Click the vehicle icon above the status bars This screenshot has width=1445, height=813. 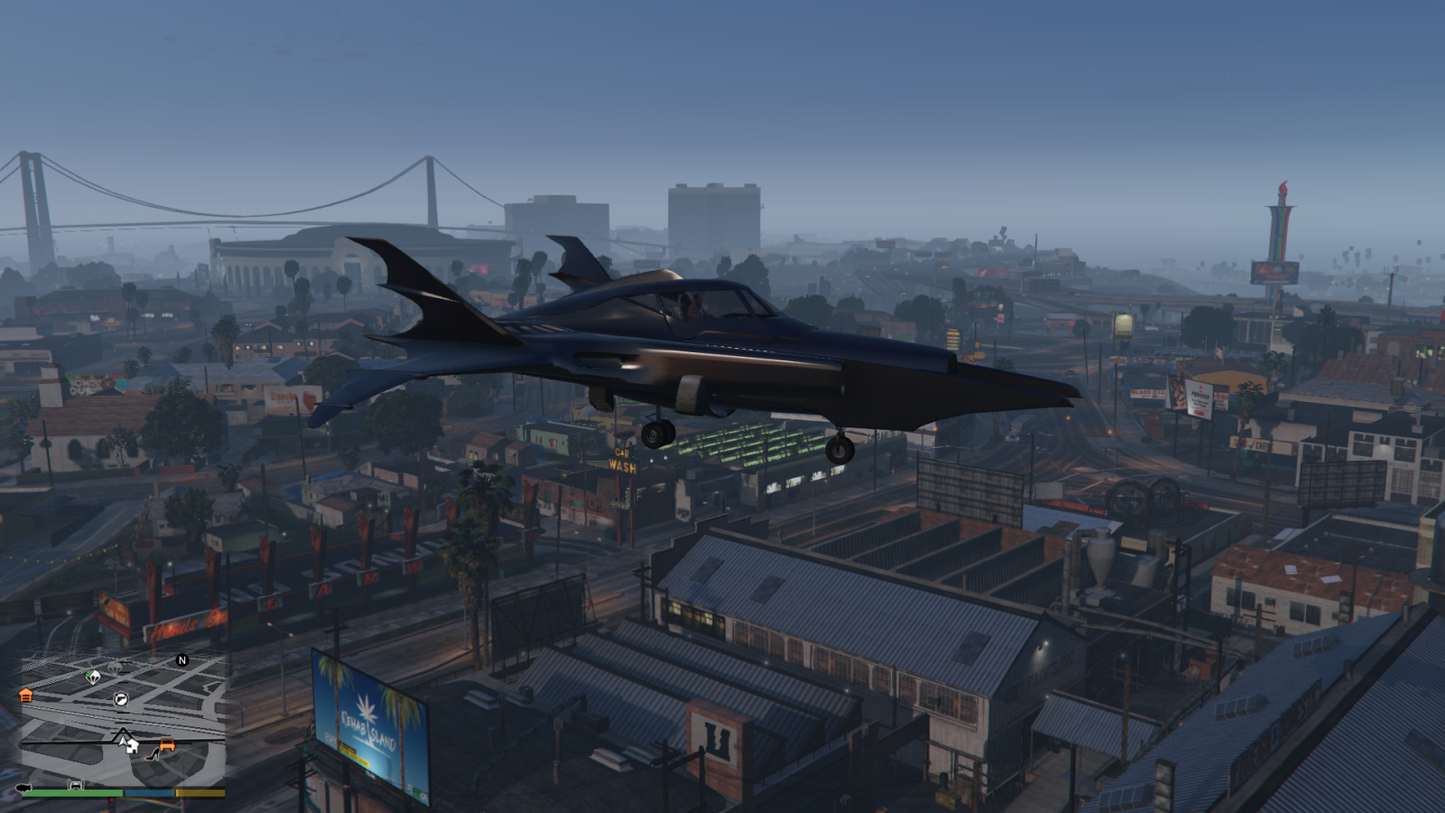76,786
